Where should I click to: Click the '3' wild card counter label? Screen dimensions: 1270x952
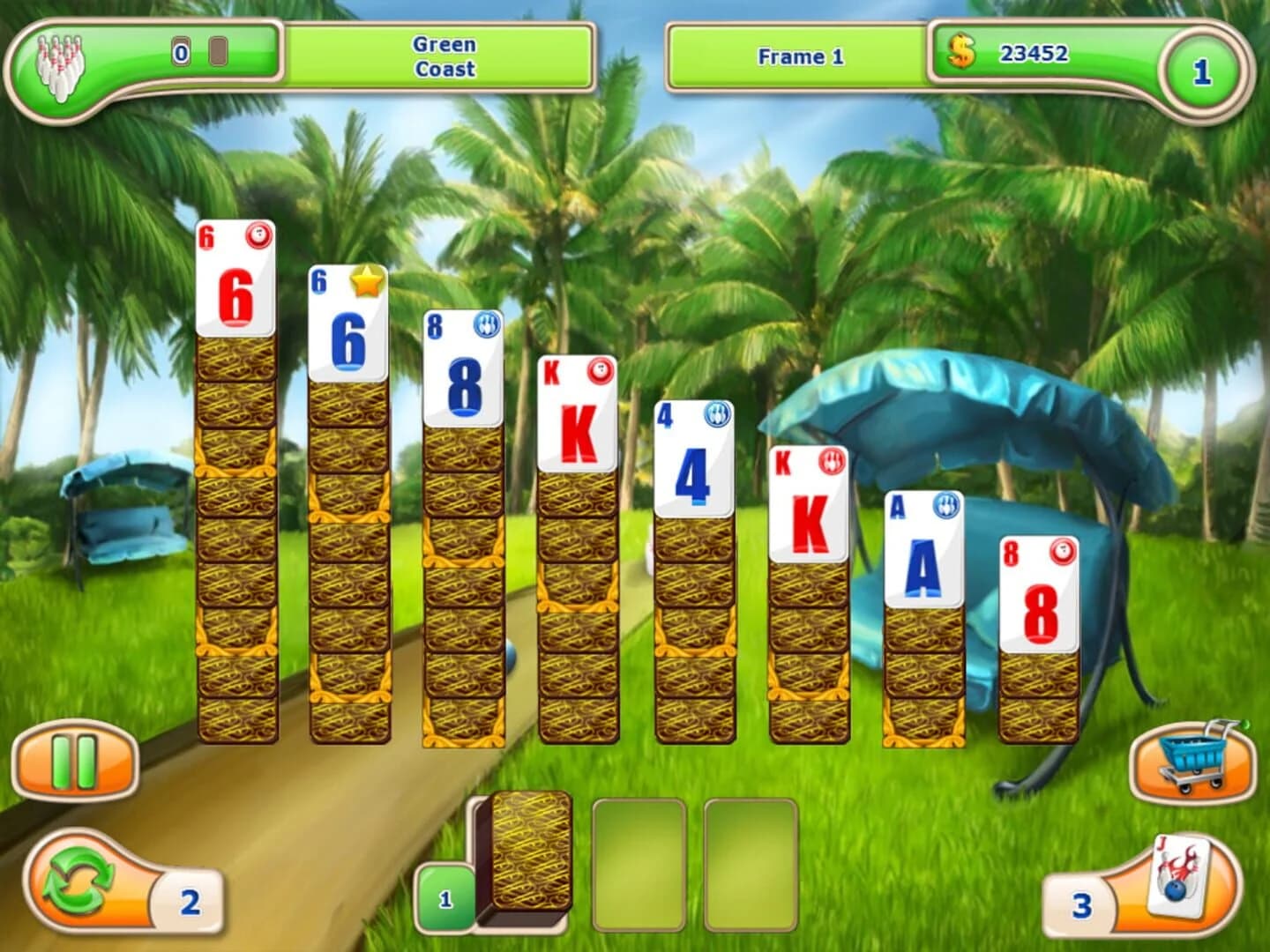tap(1080, 904)
